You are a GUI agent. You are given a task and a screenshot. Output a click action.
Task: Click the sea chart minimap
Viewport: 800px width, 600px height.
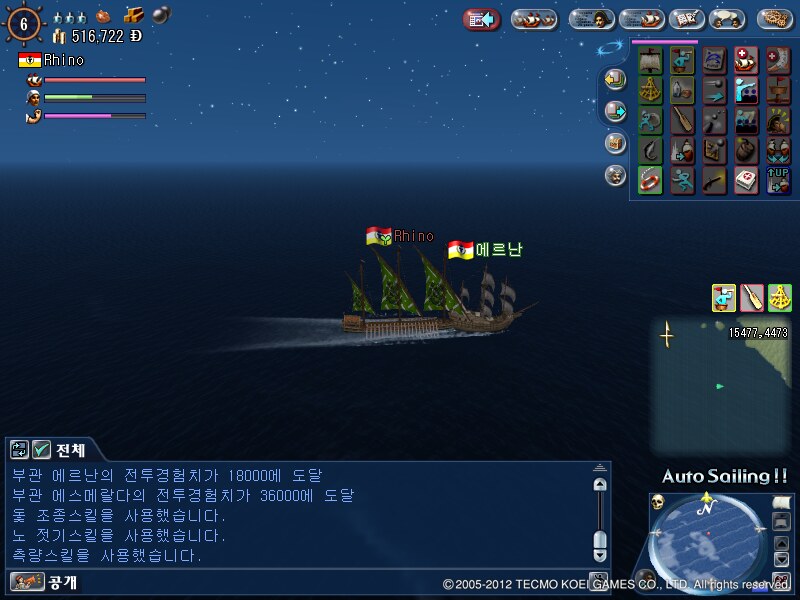[718, 385]
